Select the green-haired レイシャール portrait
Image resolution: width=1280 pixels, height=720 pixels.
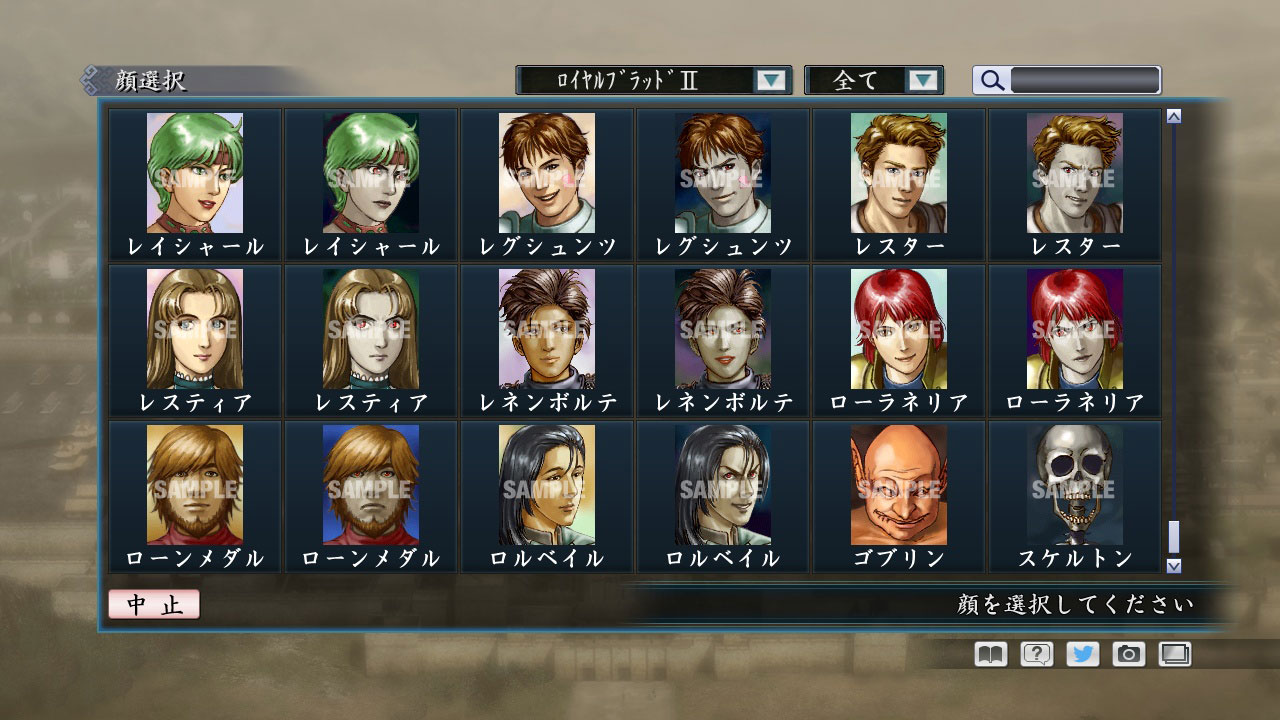[194, 172]
